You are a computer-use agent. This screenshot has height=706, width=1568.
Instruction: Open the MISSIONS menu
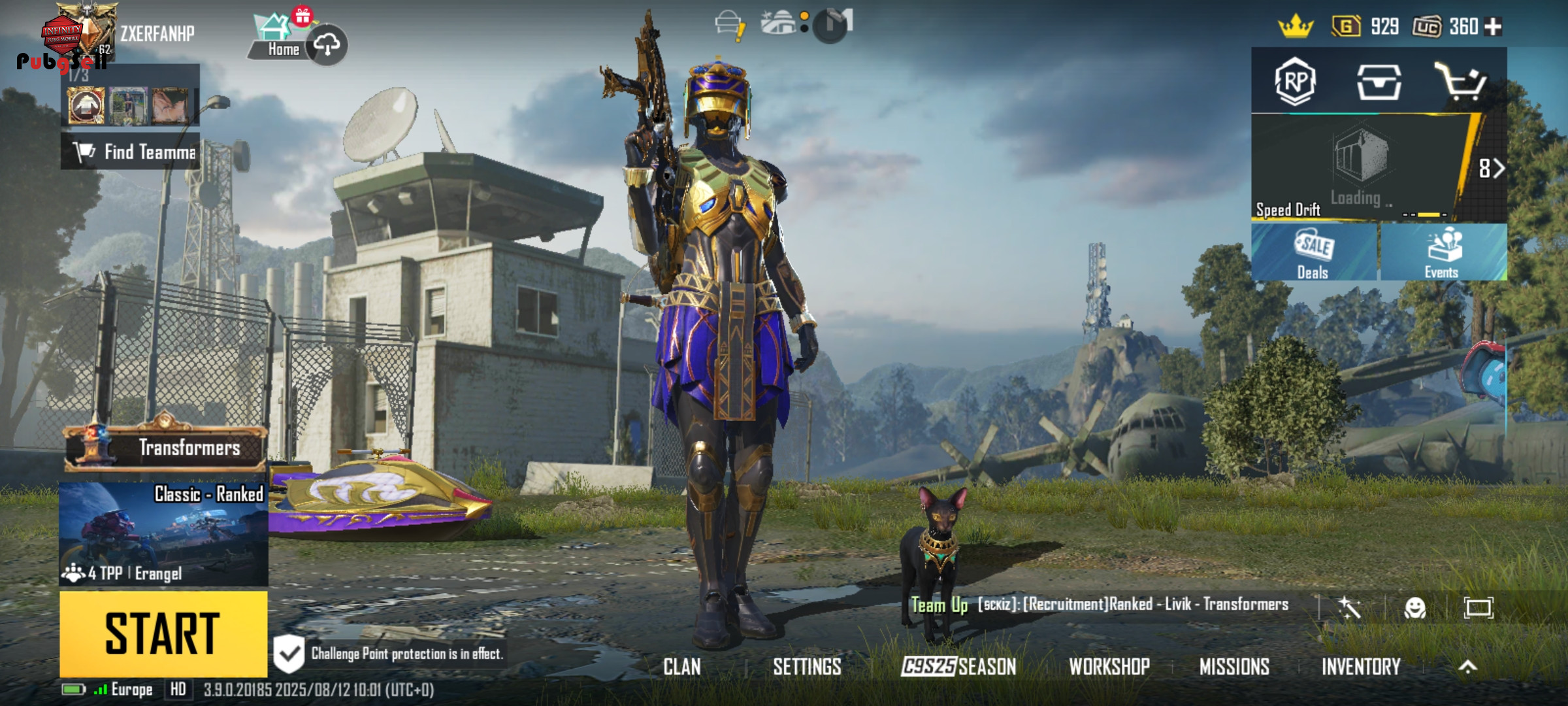tap(1234, 667)
